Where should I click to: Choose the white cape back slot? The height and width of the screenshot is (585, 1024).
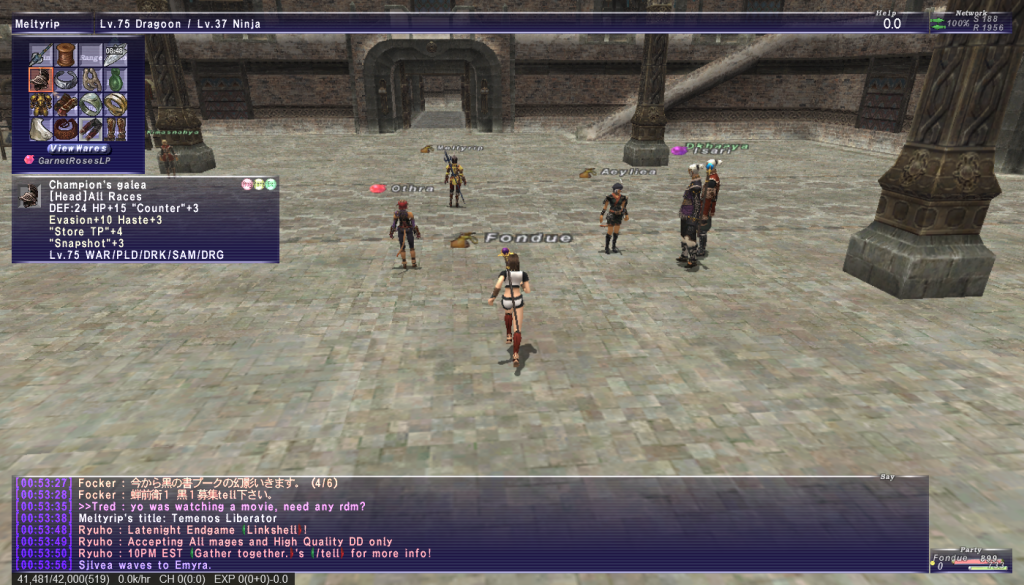[x=40, y=129]
